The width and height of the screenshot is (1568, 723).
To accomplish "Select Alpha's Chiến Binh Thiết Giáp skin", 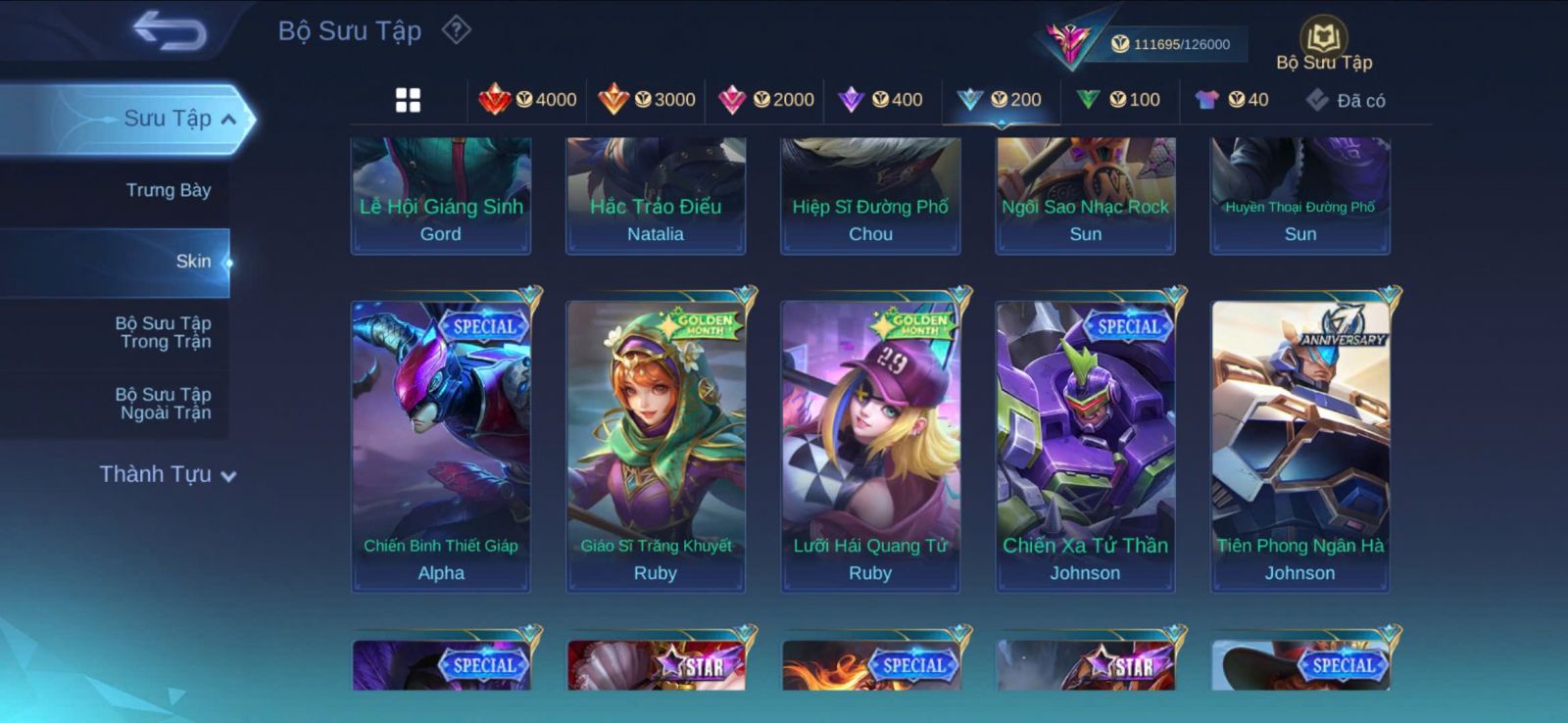I will pyautogui.click(x=441, y=446).
